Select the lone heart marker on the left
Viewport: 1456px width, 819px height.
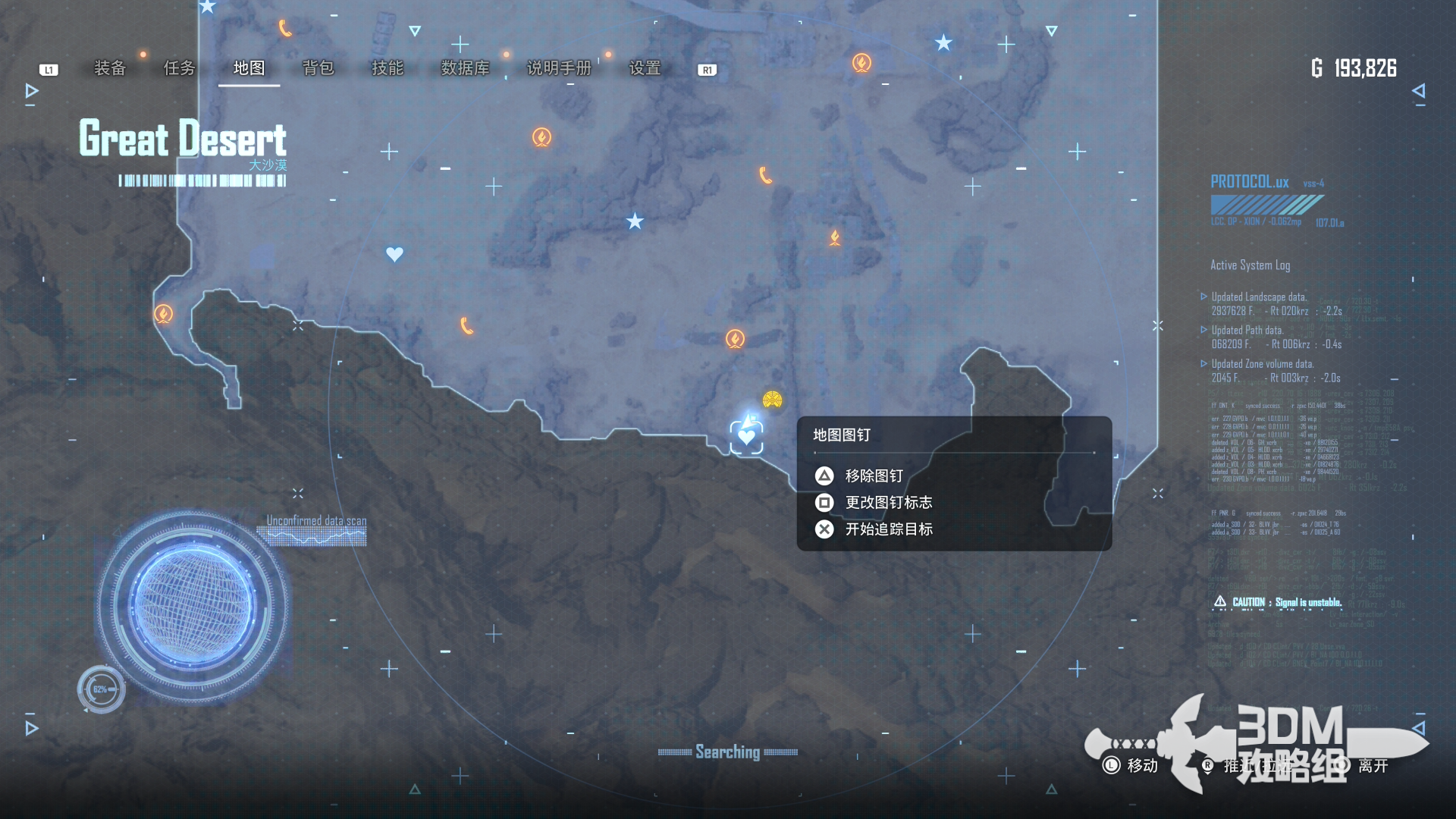[x=394, y=254]
